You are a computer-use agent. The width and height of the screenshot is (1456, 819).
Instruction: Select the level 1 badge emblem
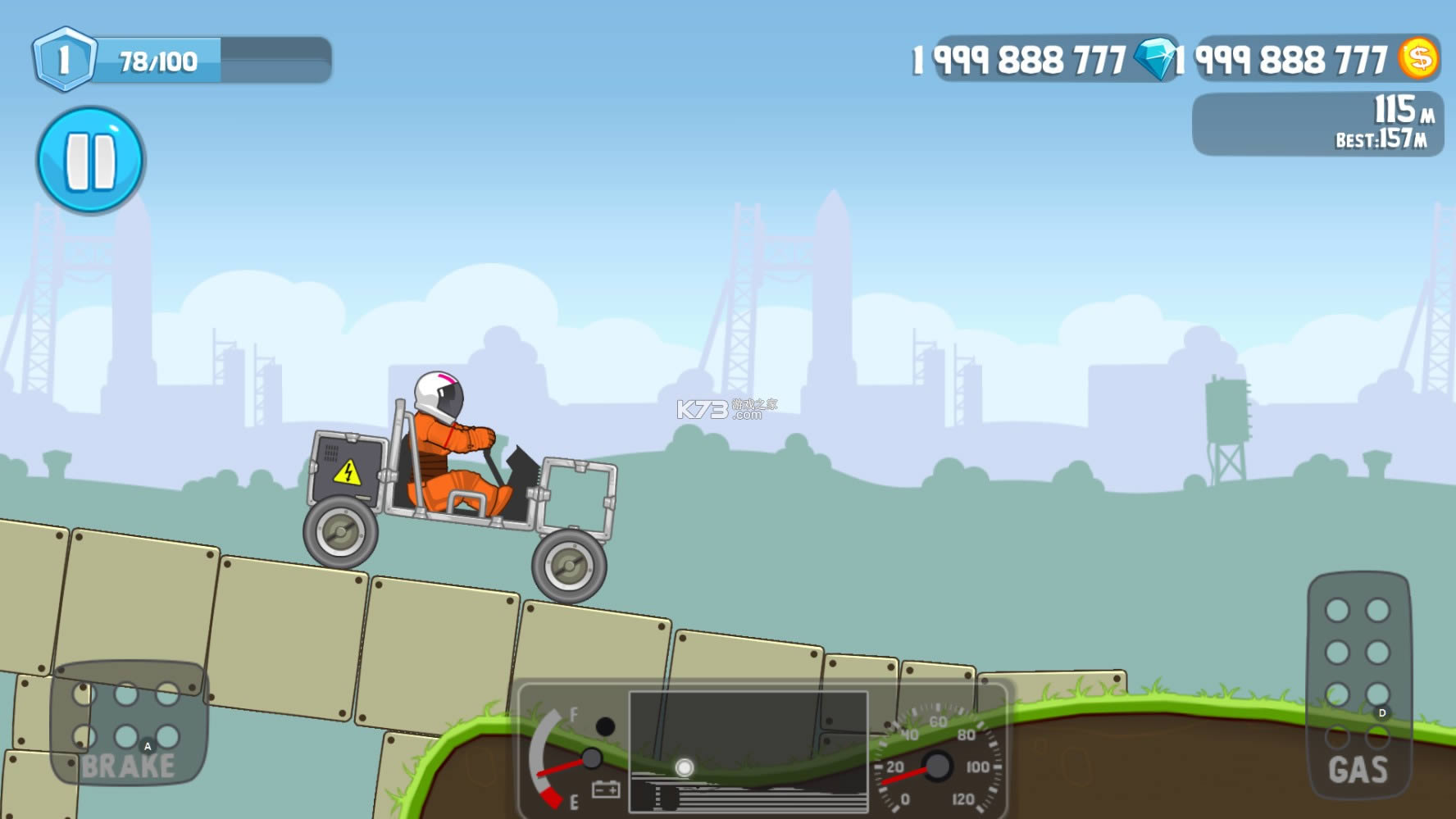click(64, 59)
